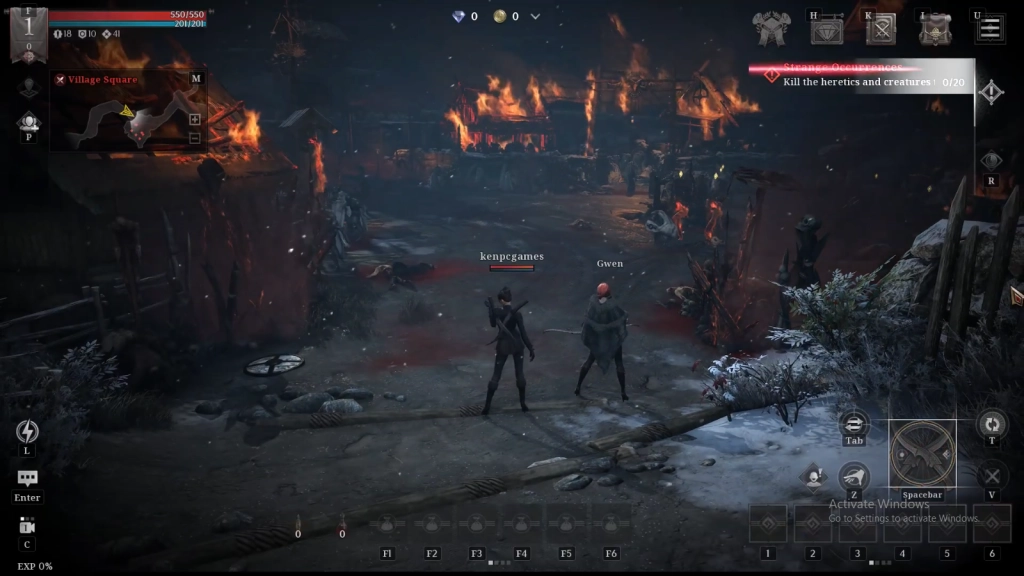Activate the lightning bolt icon
Image resolution: width=1024 pixels, height=576 pixels.
point(27,431)
